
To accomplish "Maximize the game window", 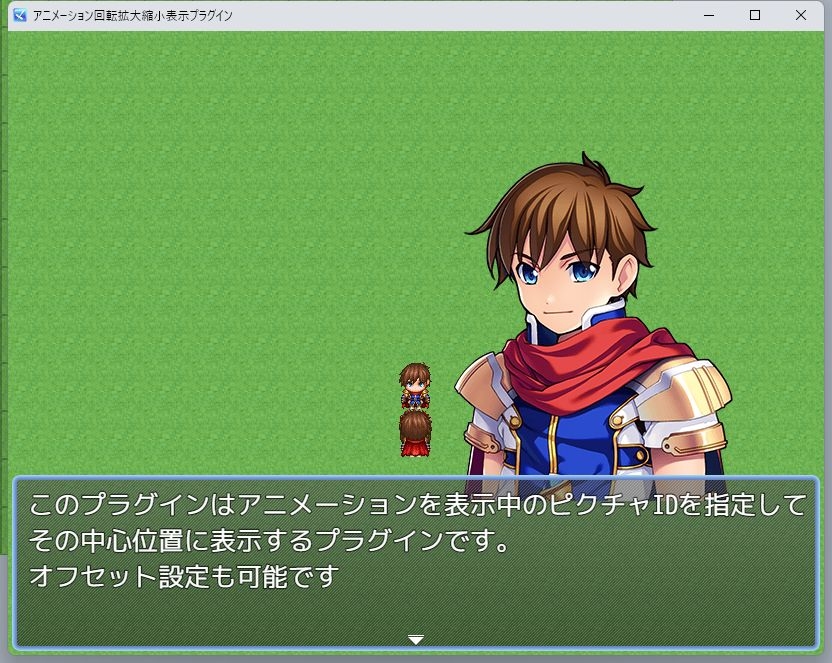I will 755,15.
